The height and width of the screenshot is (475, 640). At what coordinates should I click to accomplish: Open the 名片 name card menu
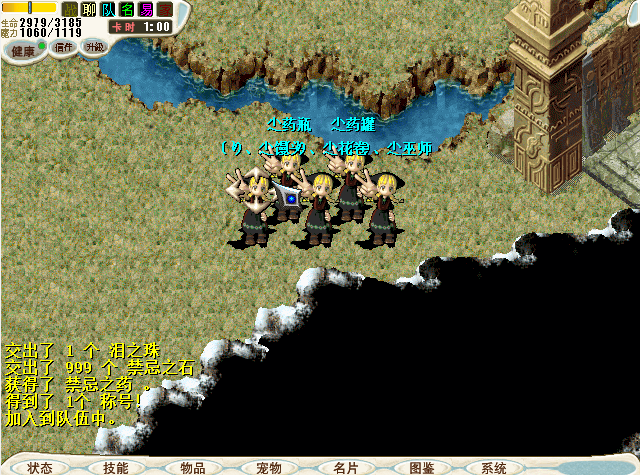tap(346, 467)
